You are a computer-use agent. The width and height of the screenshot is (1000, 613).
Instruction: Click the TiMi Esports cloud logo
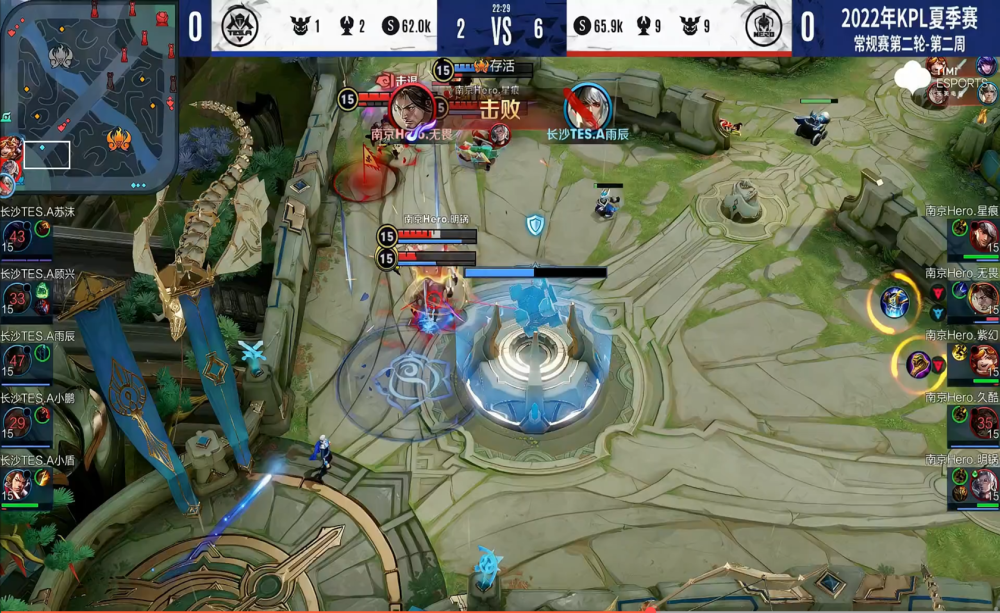(913, 76)
